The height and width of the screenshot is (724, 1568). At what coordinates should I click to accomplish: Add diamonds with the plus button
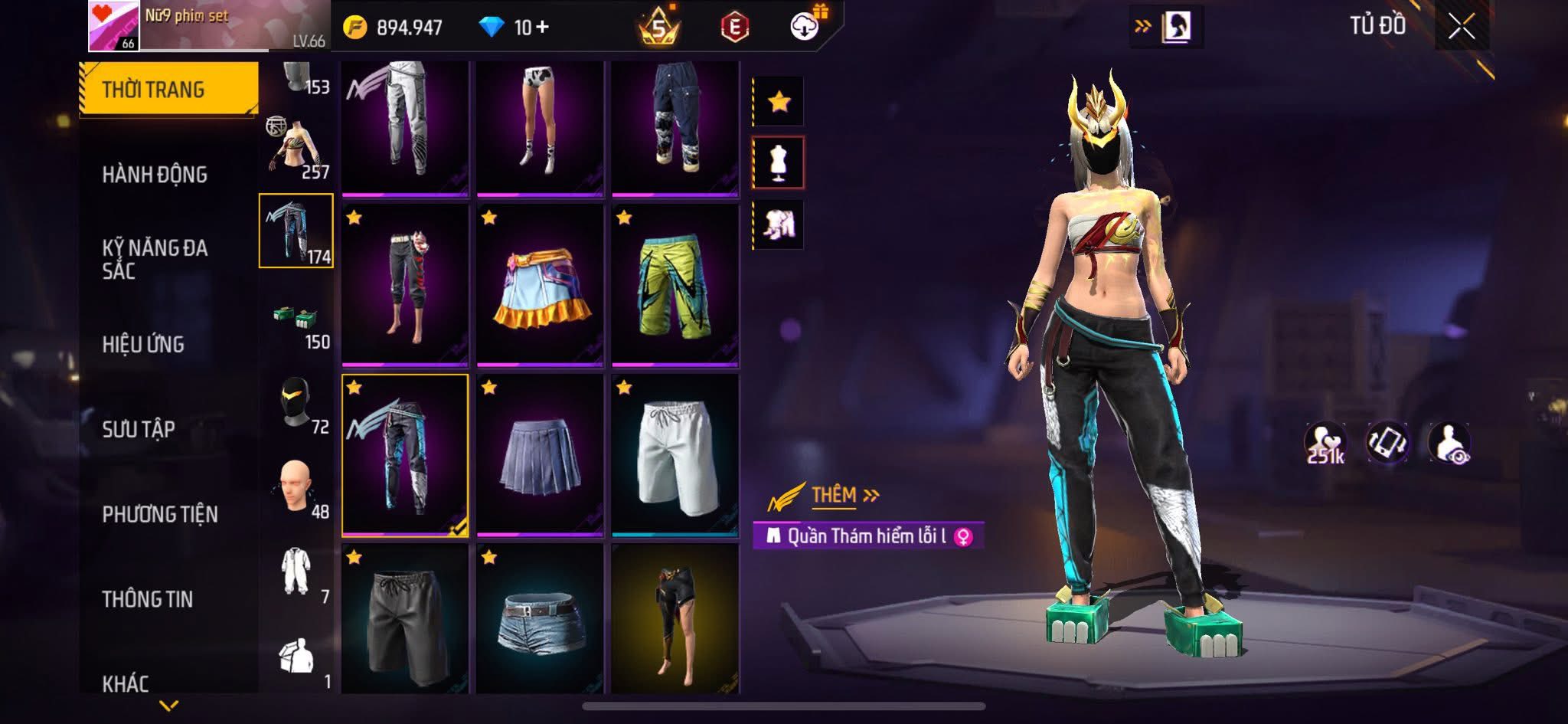[543, 28]
